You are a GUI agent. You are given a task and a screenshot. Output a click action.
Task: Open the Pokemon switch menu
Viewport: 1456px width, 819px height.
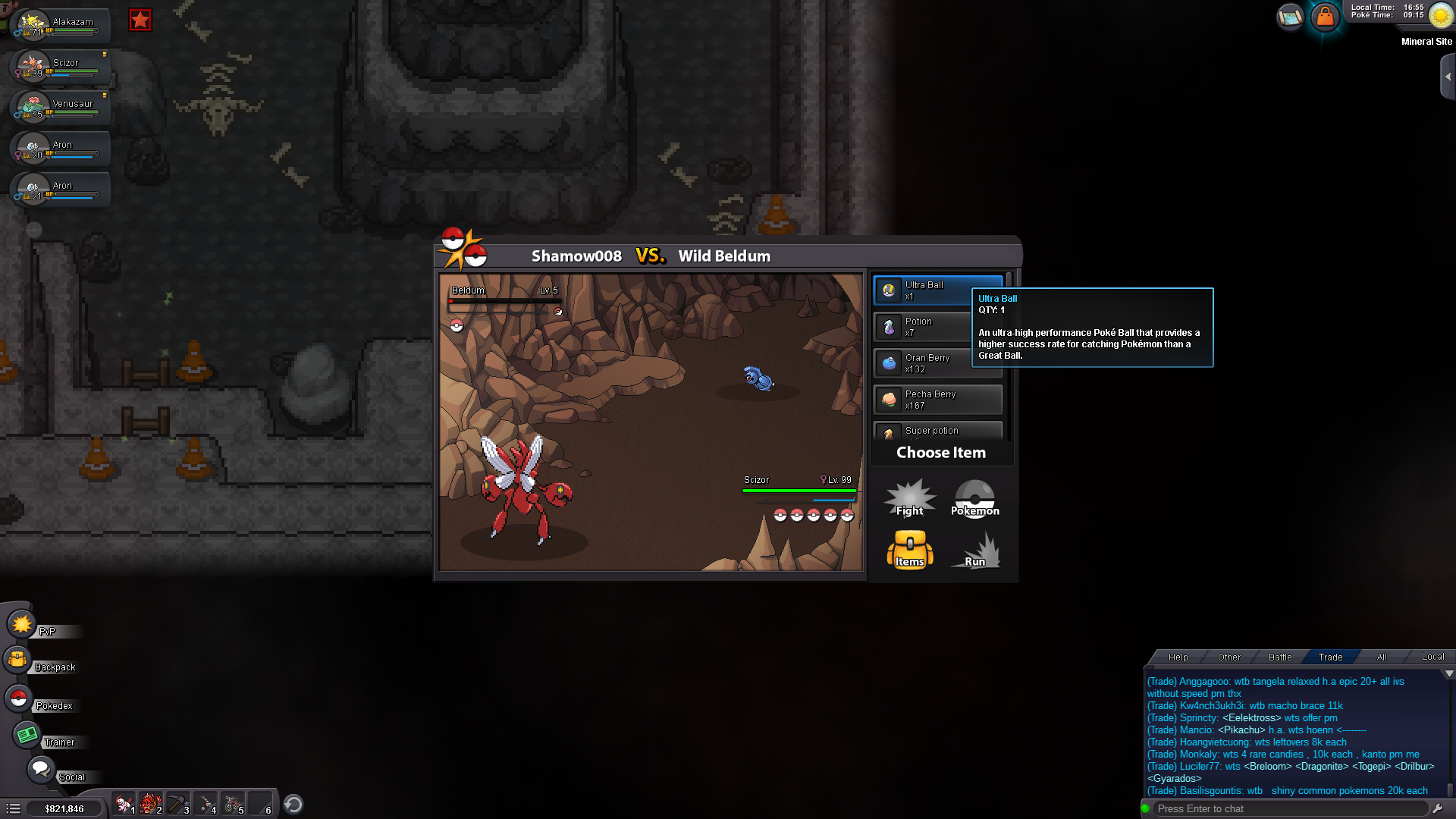coord(974,499)
